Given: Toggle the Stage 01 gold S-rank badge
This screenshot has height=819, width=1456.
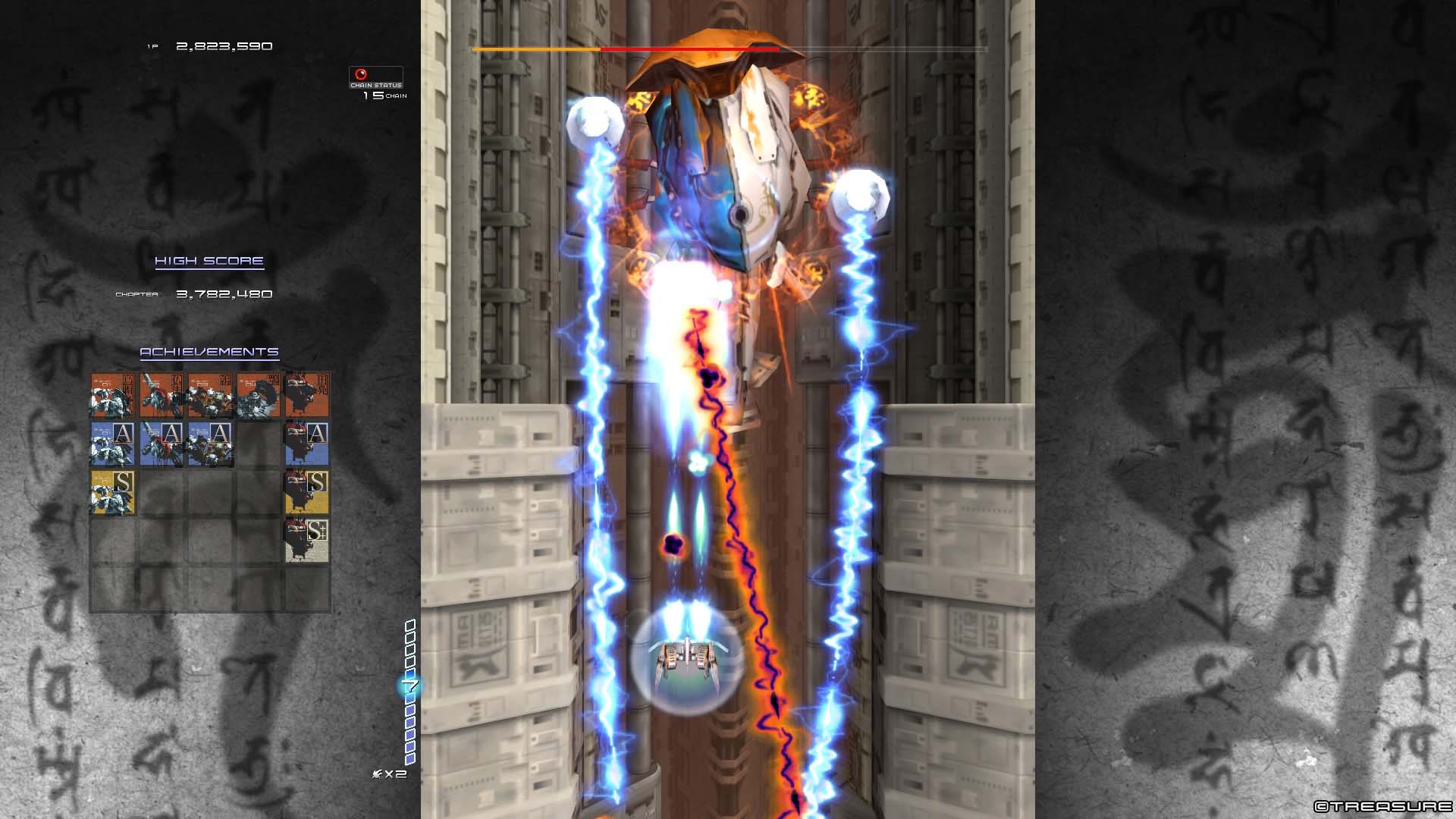Looking at the screenshot, I should pos(111,494).
